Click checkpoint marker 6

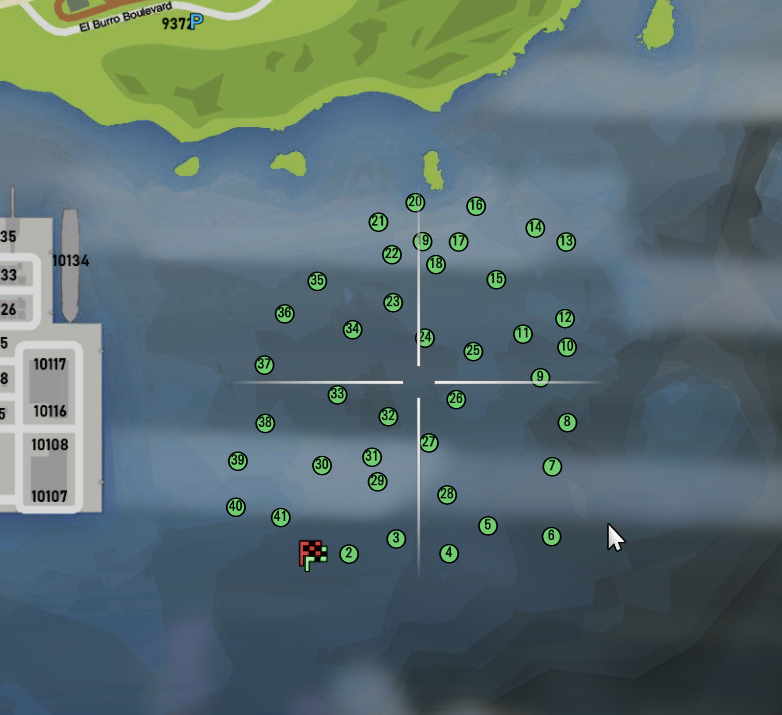(x=551, y=536)
